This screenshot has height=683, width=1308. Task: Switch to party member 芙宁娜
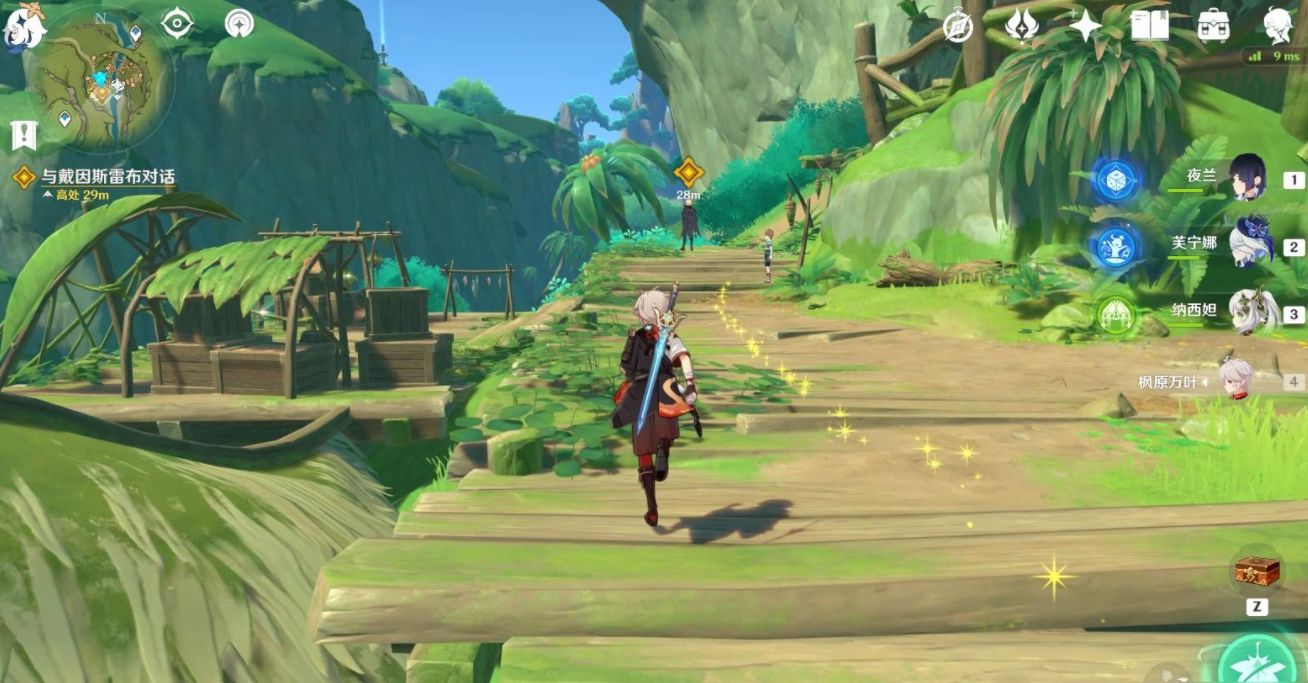1248,243
